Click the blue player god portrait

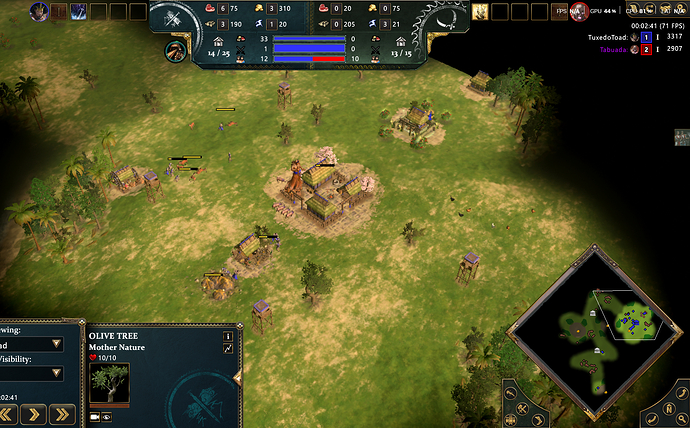40,12
